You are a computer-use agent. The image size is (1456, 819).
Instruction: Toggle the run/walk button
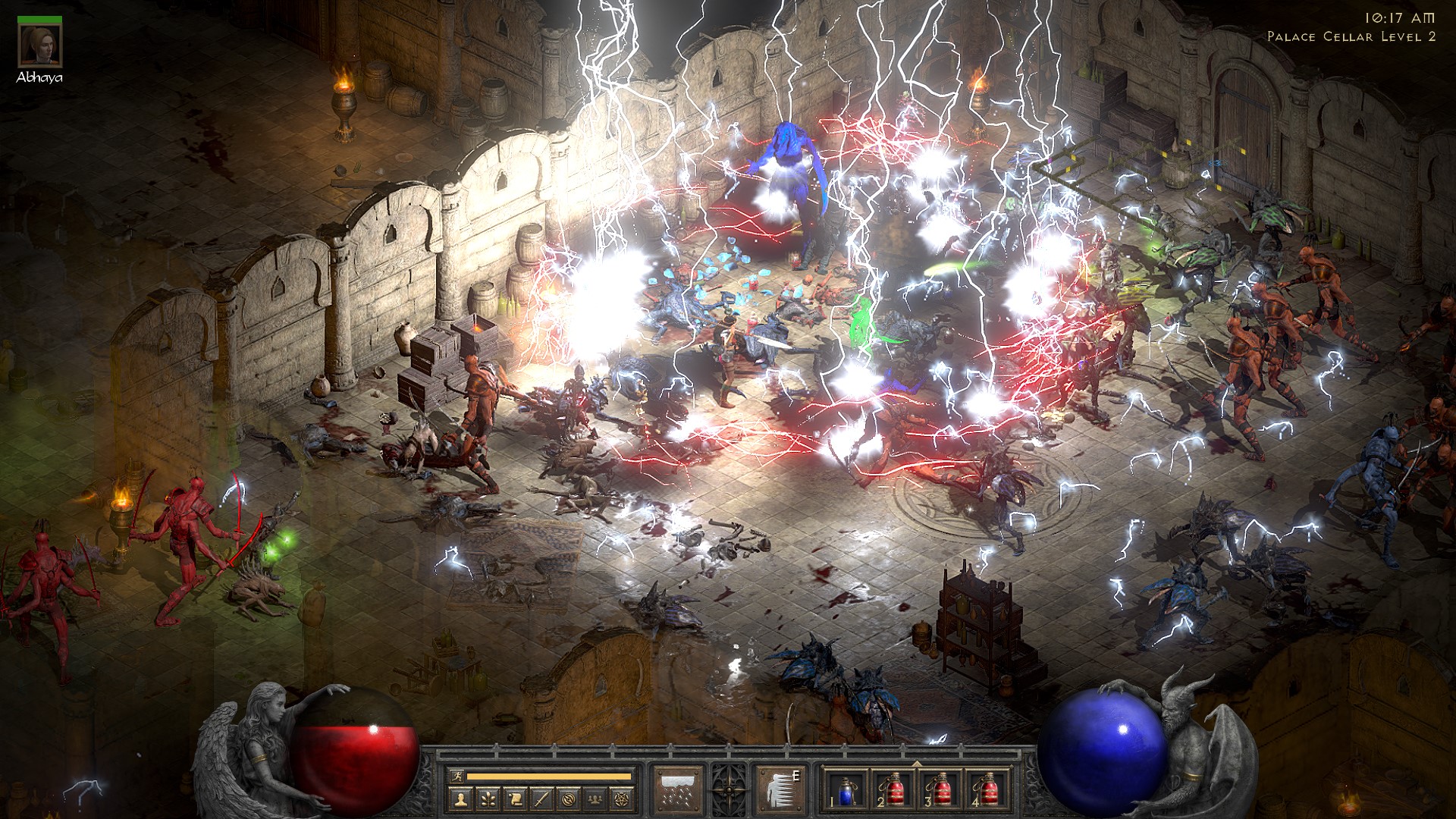[x=457, y=776]
